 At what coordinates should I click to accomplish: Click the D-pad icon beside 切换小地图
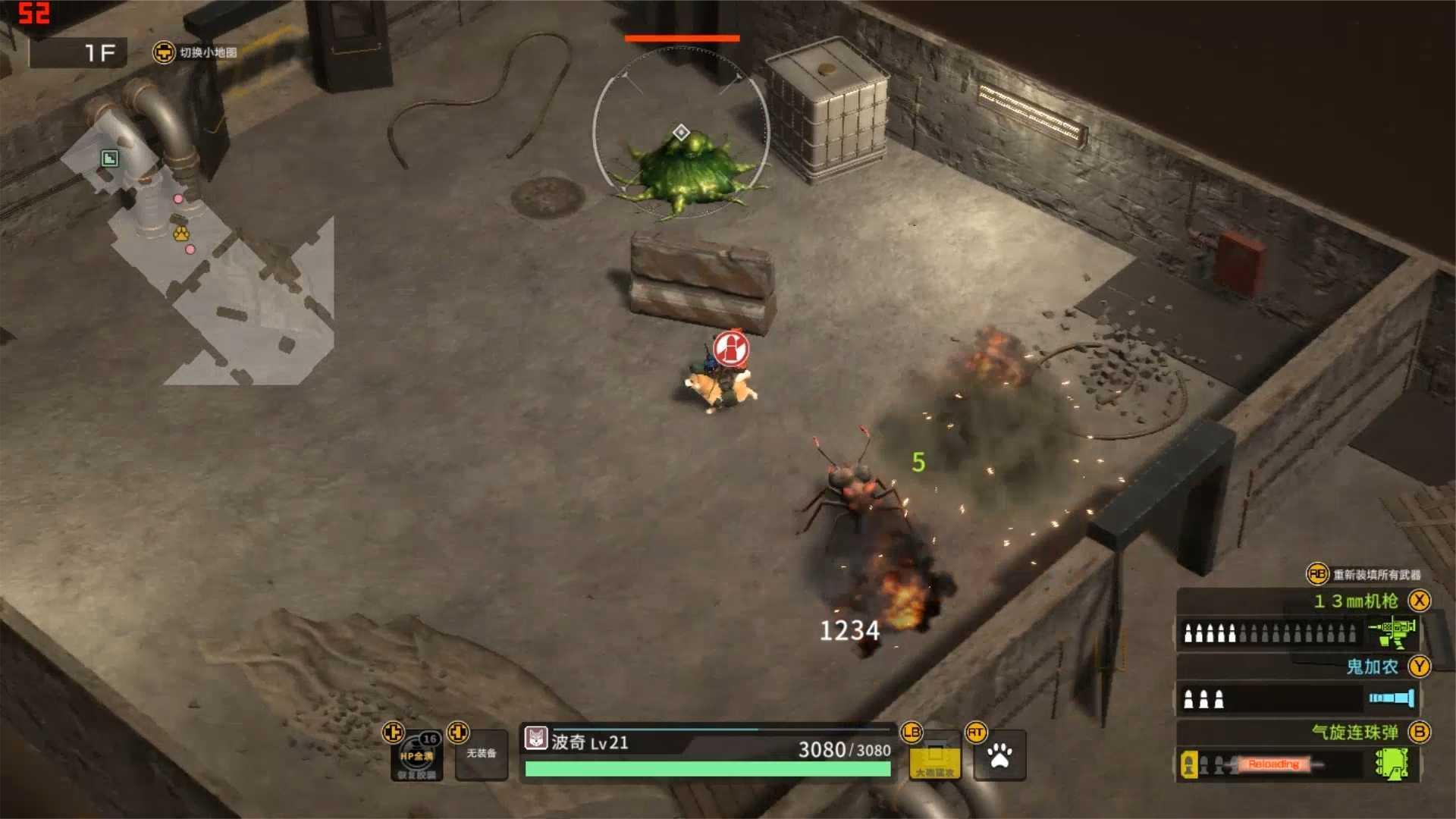tap(164, 54)
